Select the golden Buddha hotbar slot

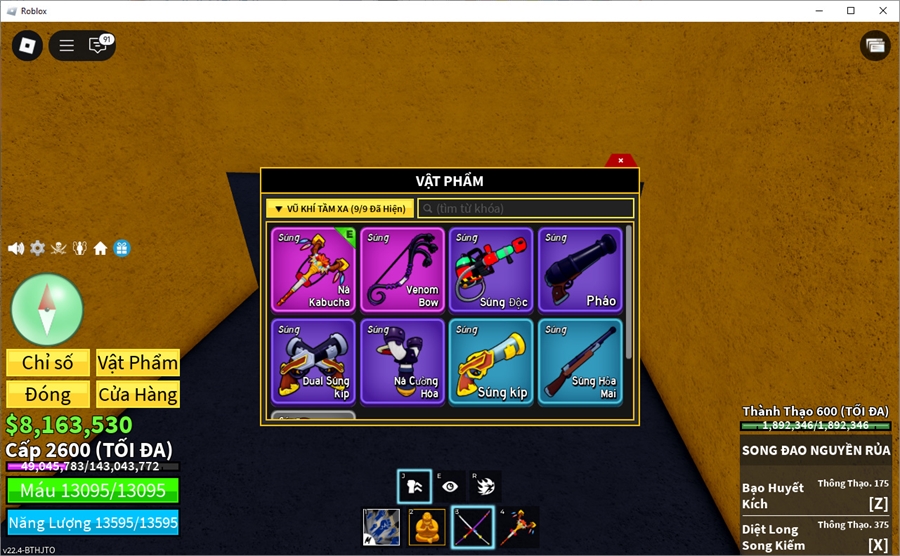(427, 527)
